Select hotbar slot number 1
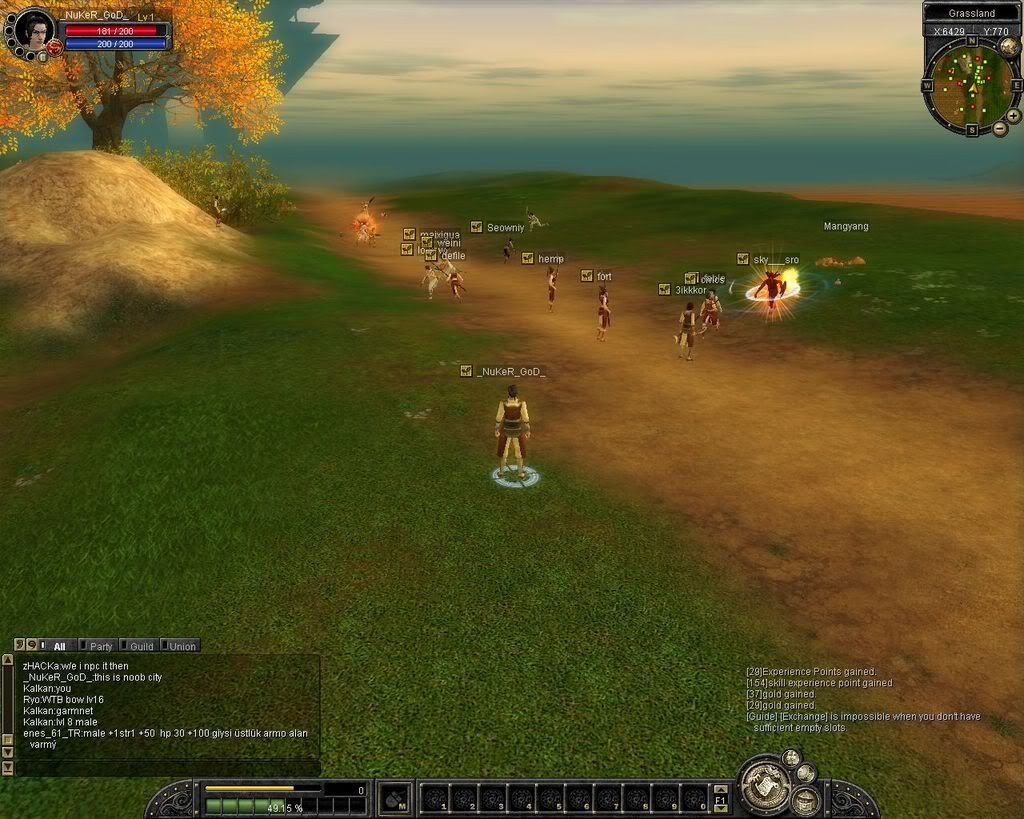The image size is (1024, 819). pos(435,799)
